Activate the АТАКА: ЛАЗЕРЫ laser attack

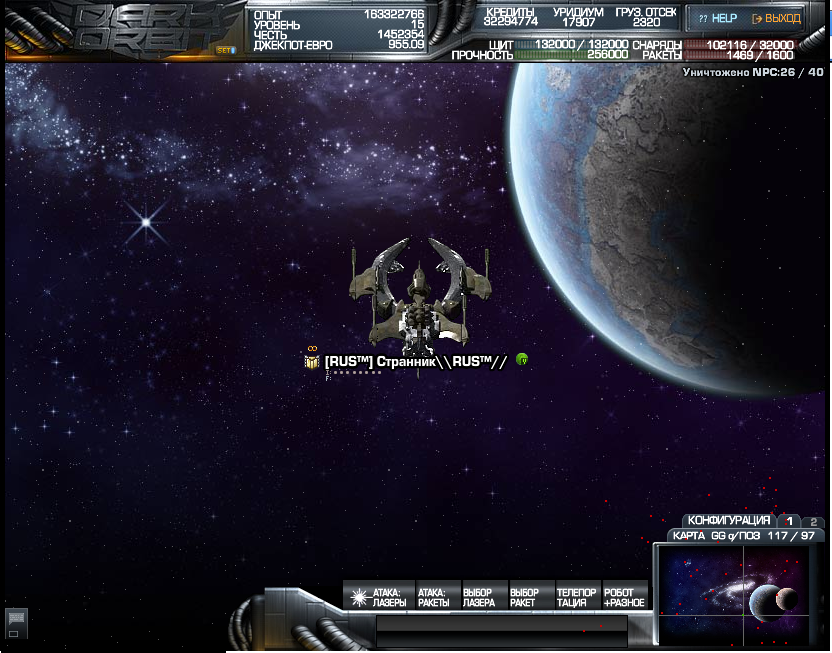point(377,597)
